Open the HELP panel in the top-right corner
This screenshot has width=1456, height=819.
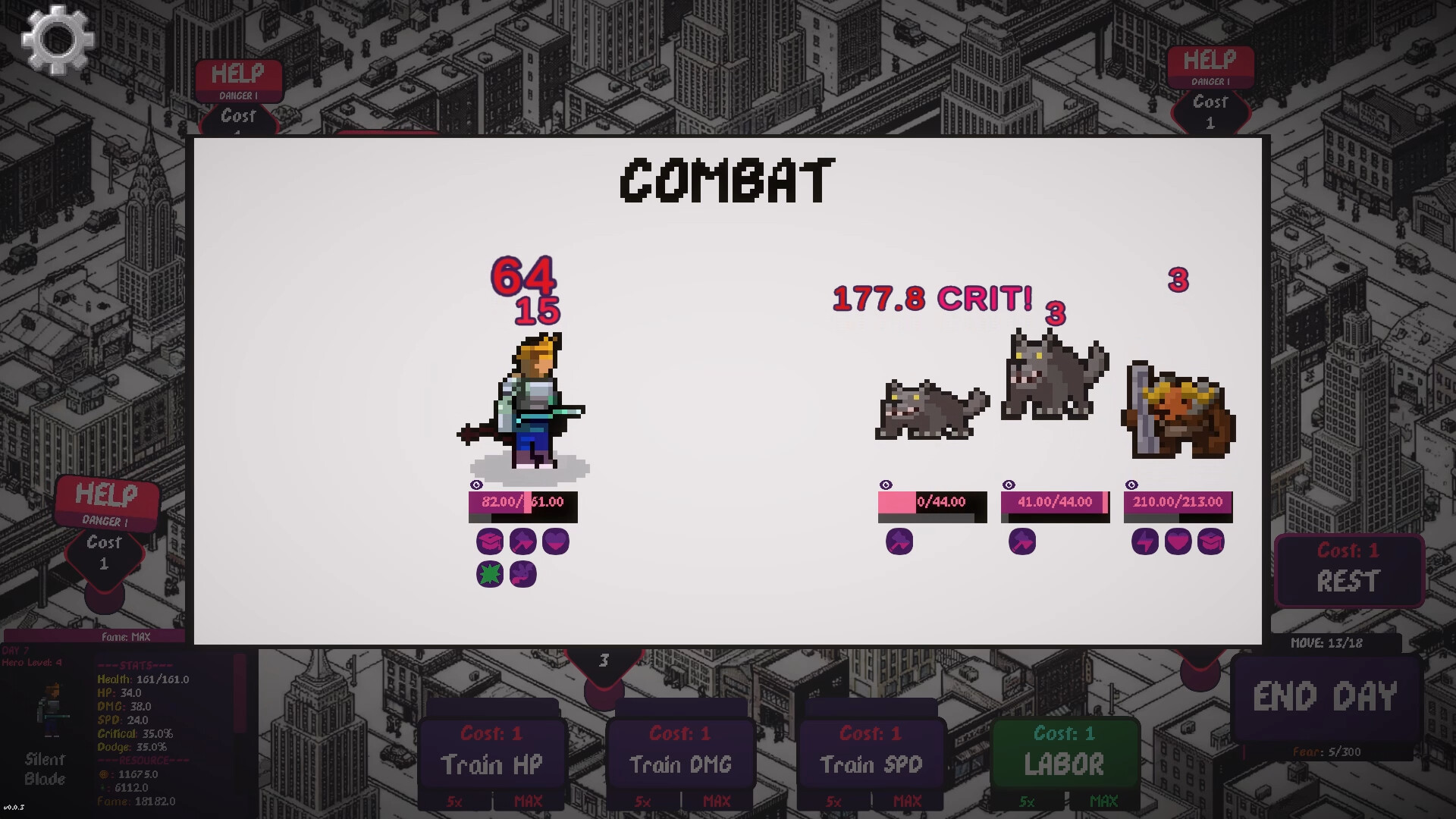pos(1211,60)
